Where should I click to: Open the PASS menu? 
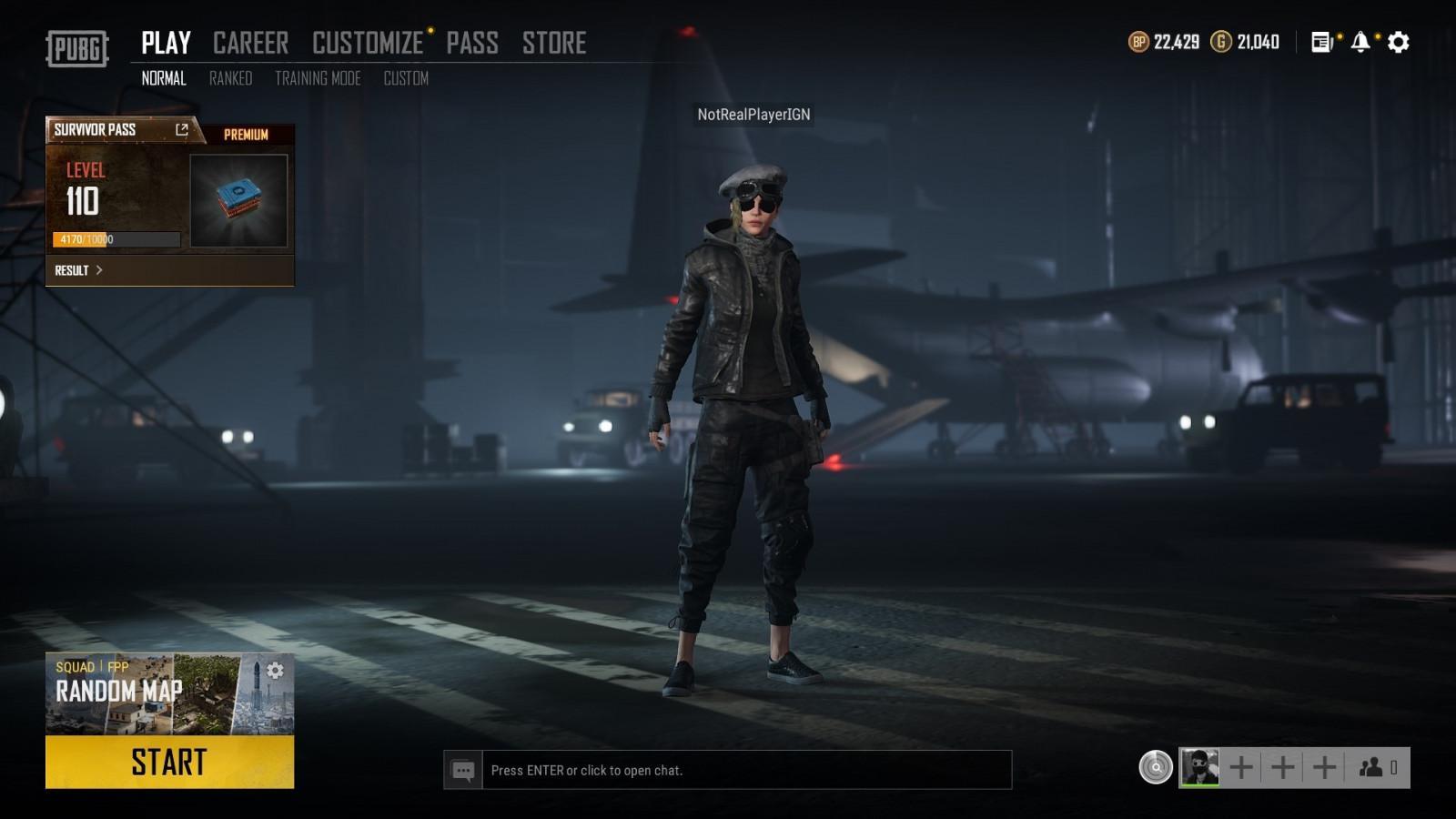tap(471, 43)
